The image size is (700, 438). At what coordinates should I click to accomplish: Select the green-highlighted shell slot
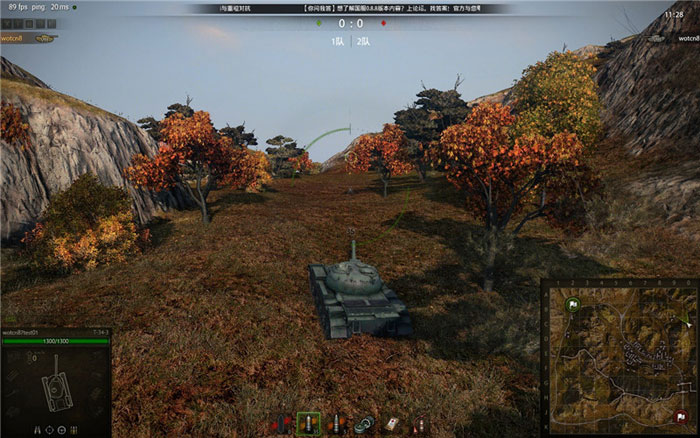click(x=308, y=424)
